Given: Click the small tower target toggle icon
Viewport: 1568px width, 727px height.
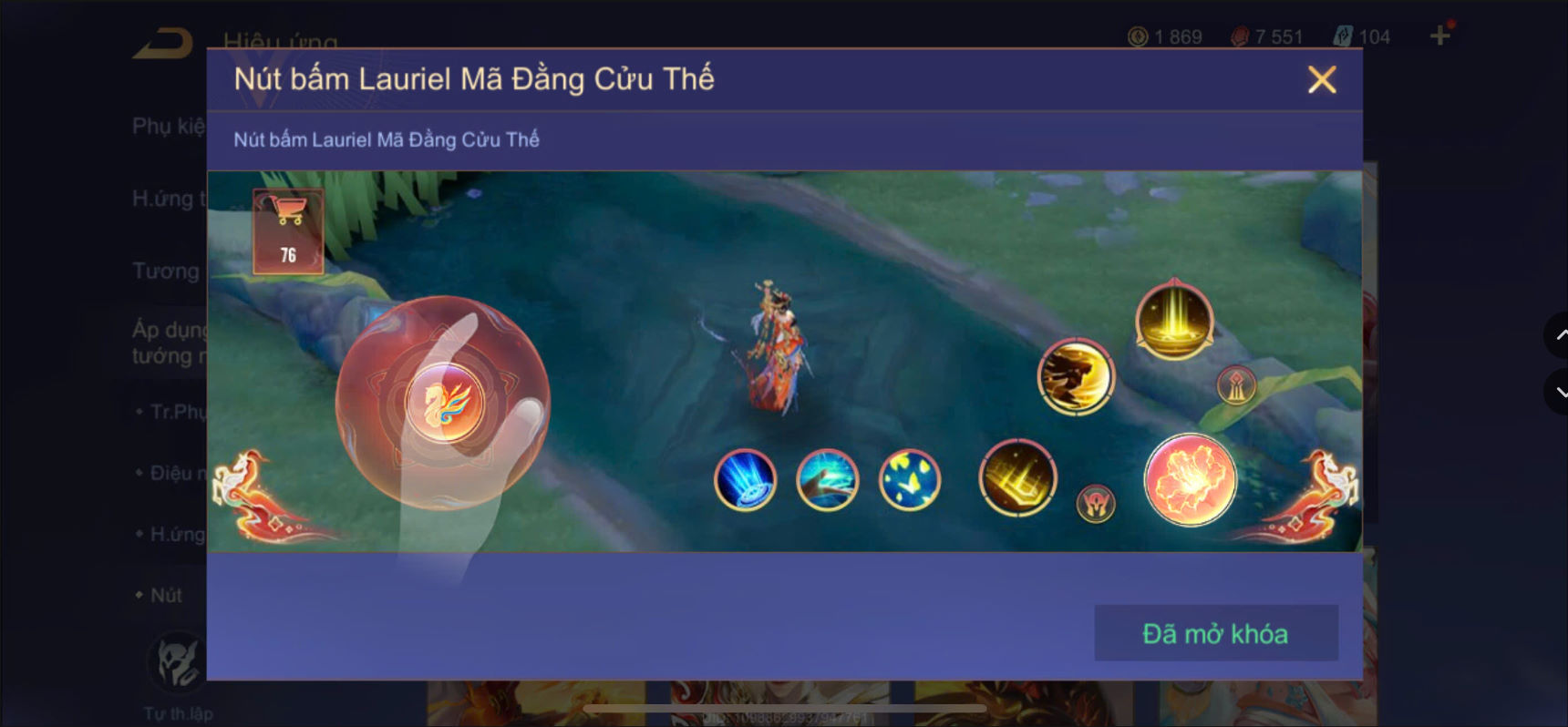Looking at the screenshot, I should click(x=1237, y=384).
